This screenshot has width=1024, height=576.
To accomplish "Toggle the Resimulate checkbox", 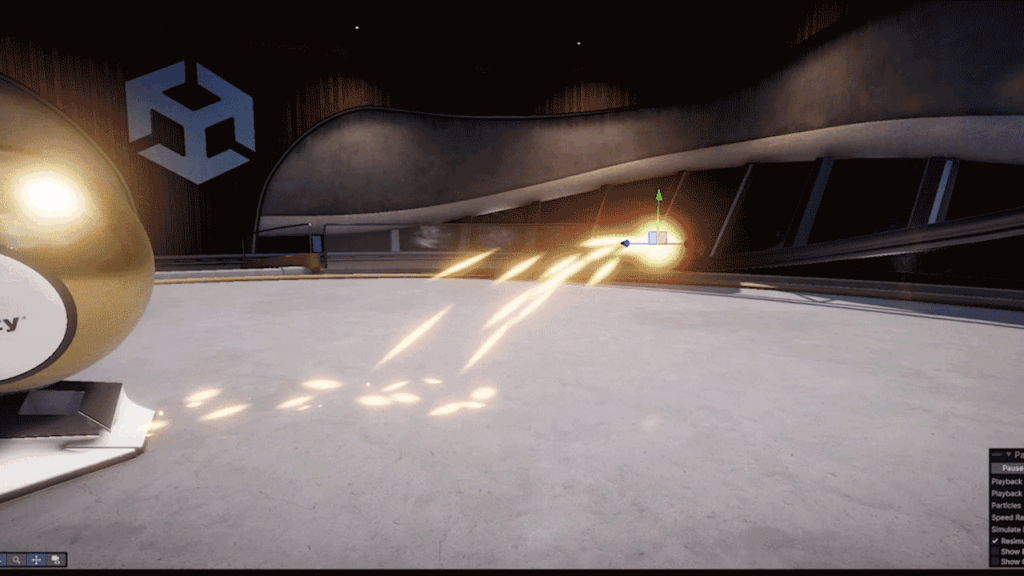I will tap(996, 541).
